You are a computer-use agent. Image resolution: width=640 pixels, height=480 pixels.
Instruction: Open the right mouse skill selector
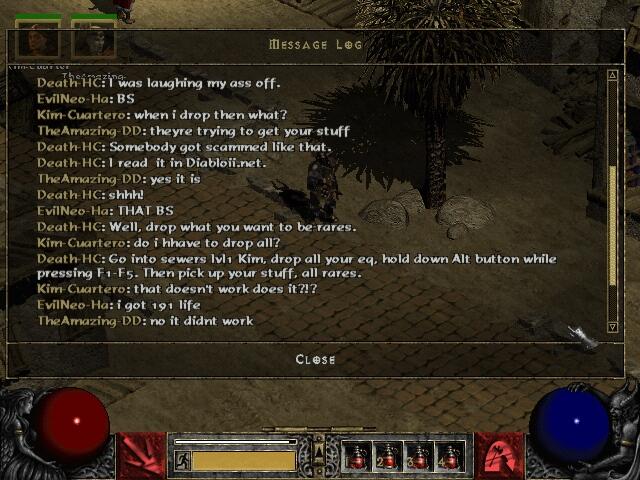point(499,456)
